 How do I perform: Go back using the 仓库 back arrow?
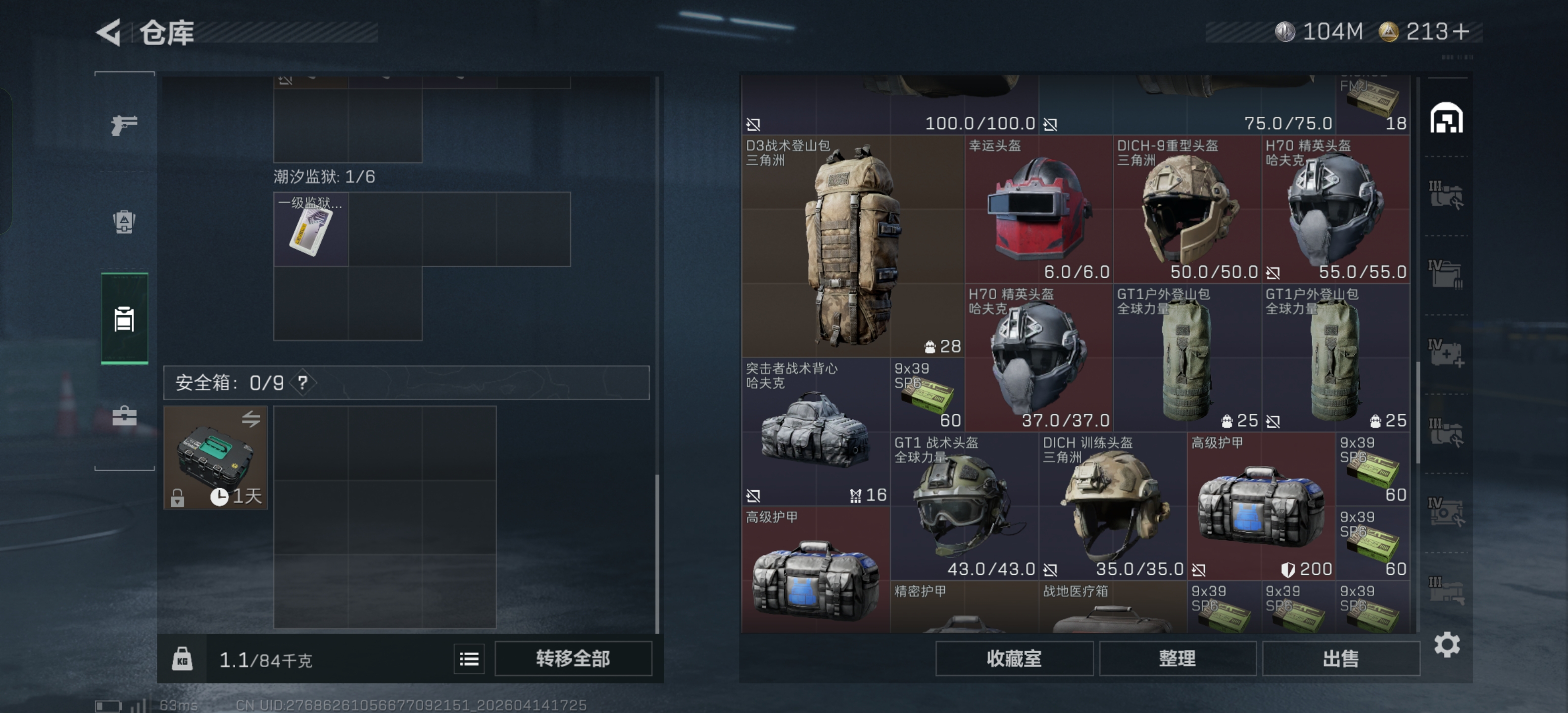tap(109, 33)
